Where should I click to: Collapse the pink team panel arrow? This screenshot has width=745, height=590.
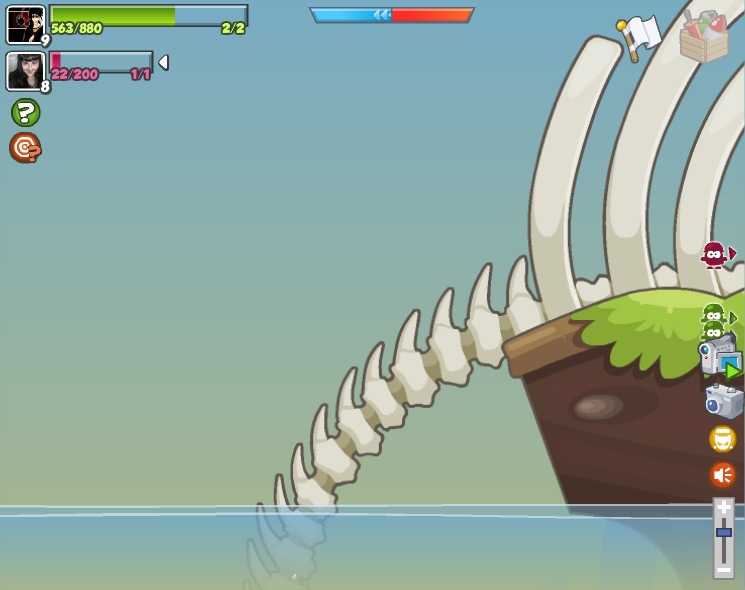click(x=163, y=62)
